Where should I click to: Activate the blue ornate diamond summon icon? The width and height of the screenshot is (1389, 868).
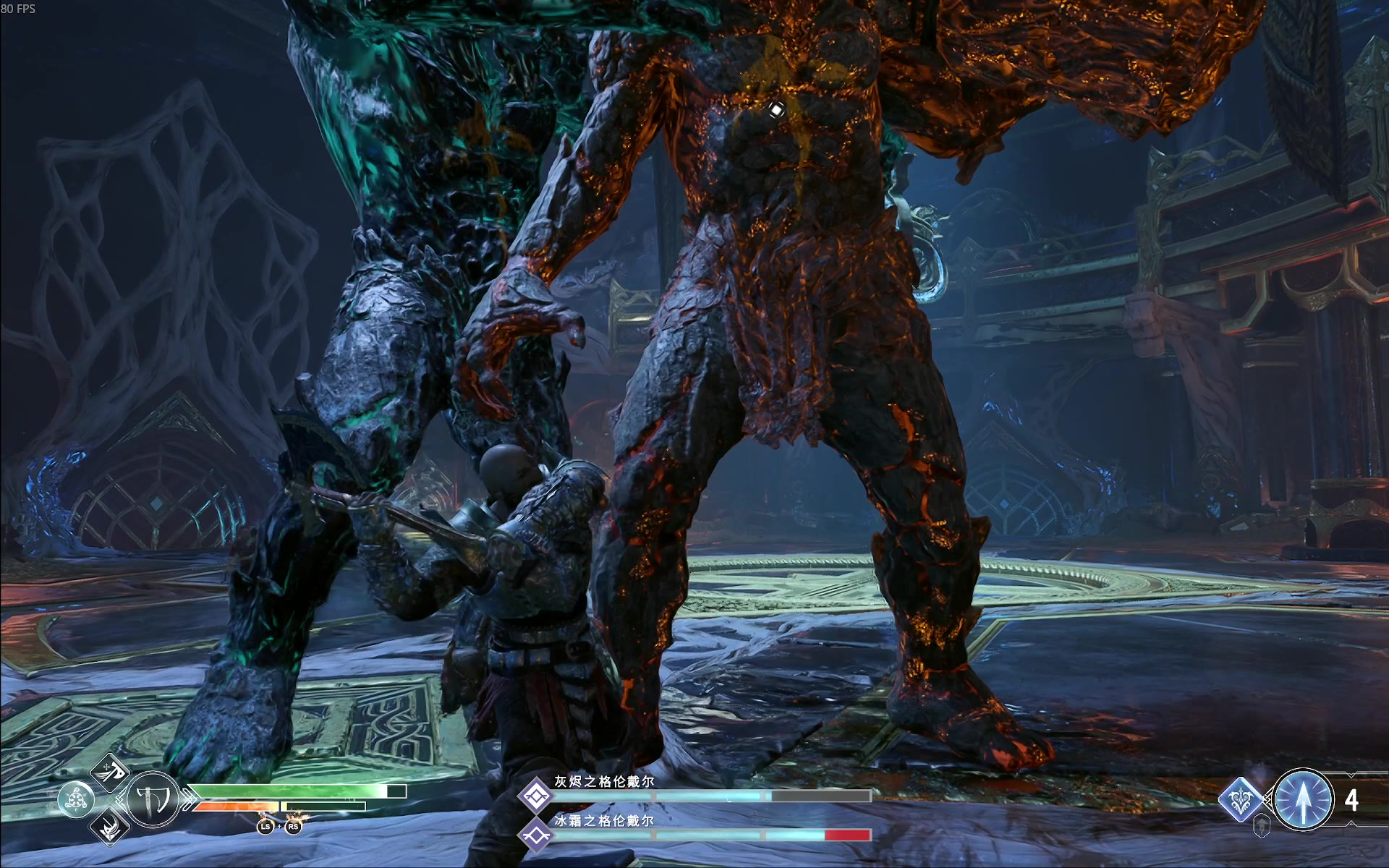point(1241,800)
